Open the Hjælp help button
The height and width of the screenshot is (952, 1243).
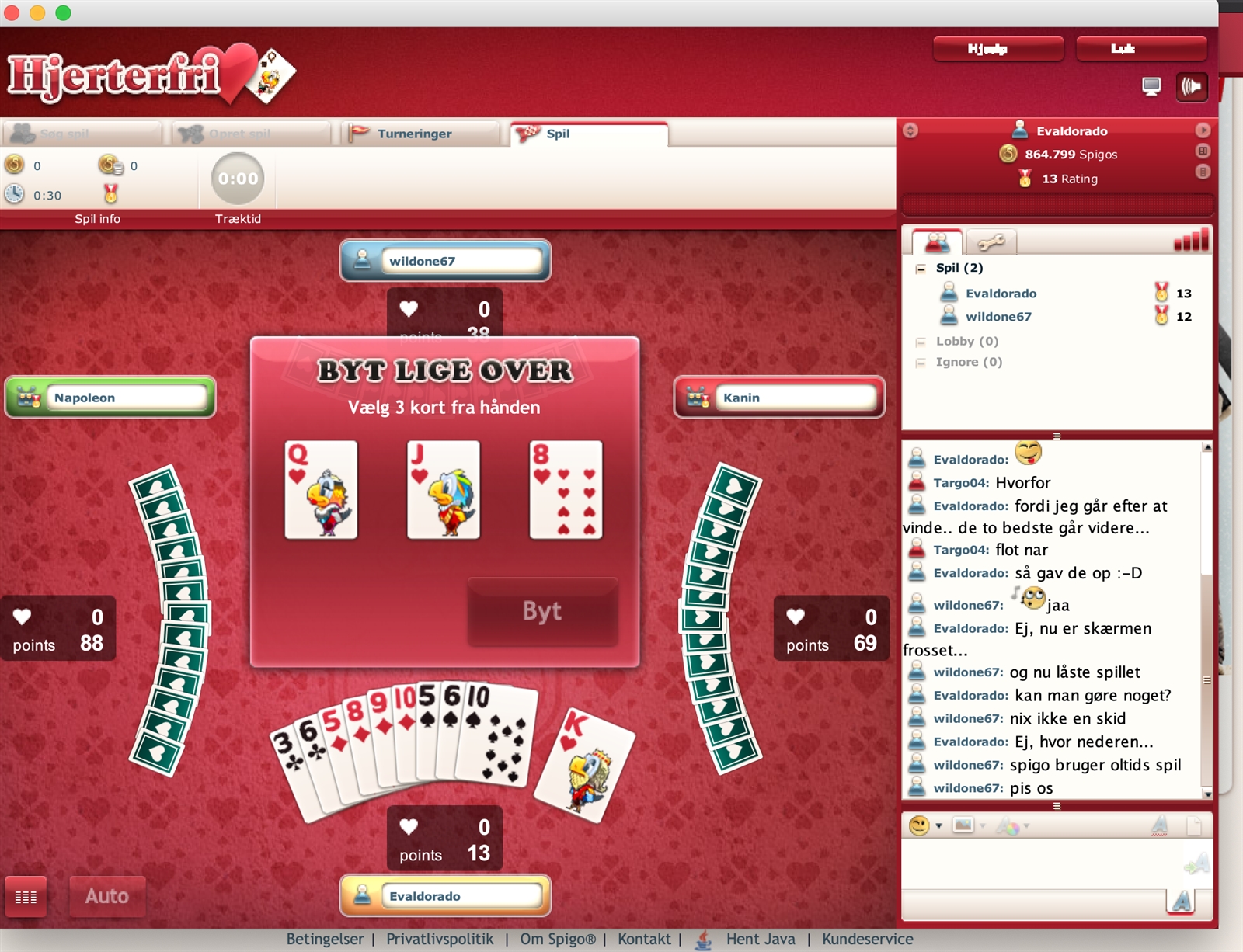[998, 49]
